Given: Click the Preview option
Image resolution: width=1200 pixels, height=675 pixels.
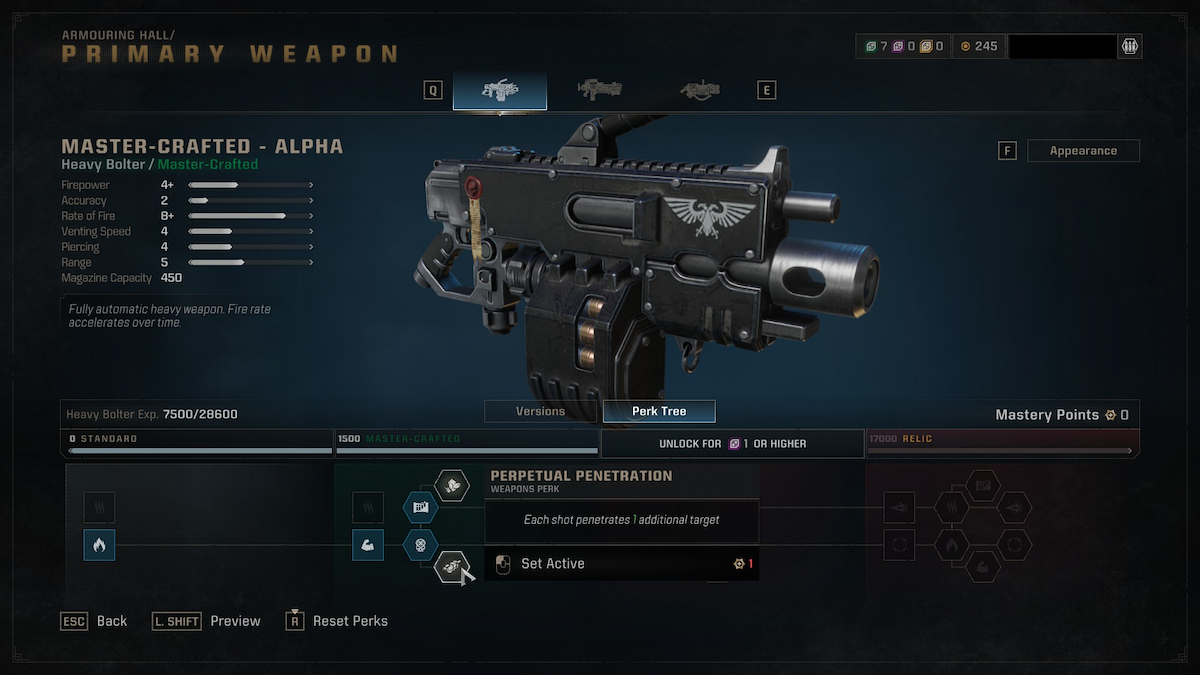Looking at the screenshot, I should [207, 621].
